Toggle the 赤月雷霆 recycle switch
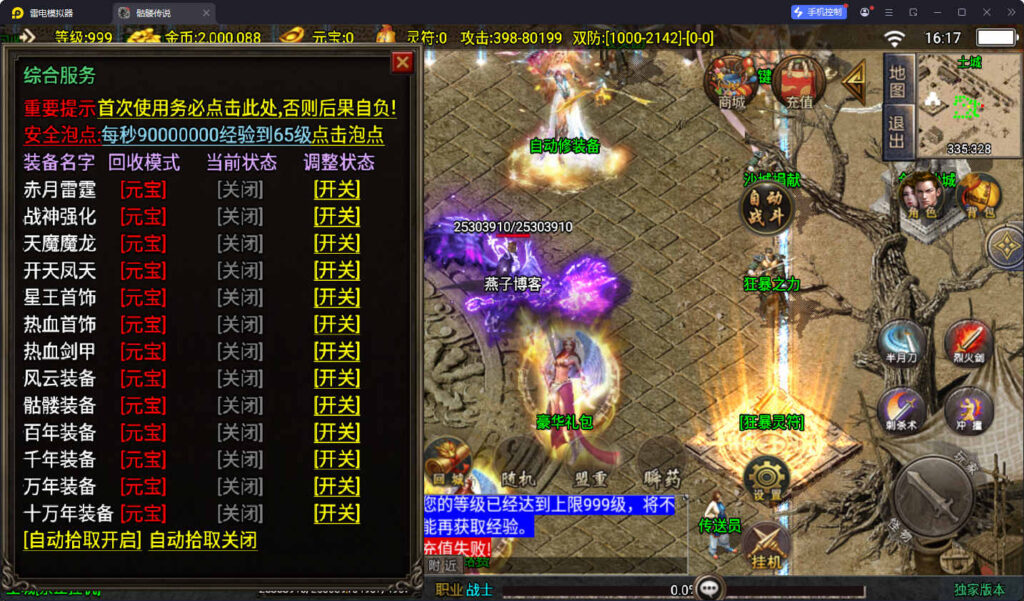 pos(337,189)
